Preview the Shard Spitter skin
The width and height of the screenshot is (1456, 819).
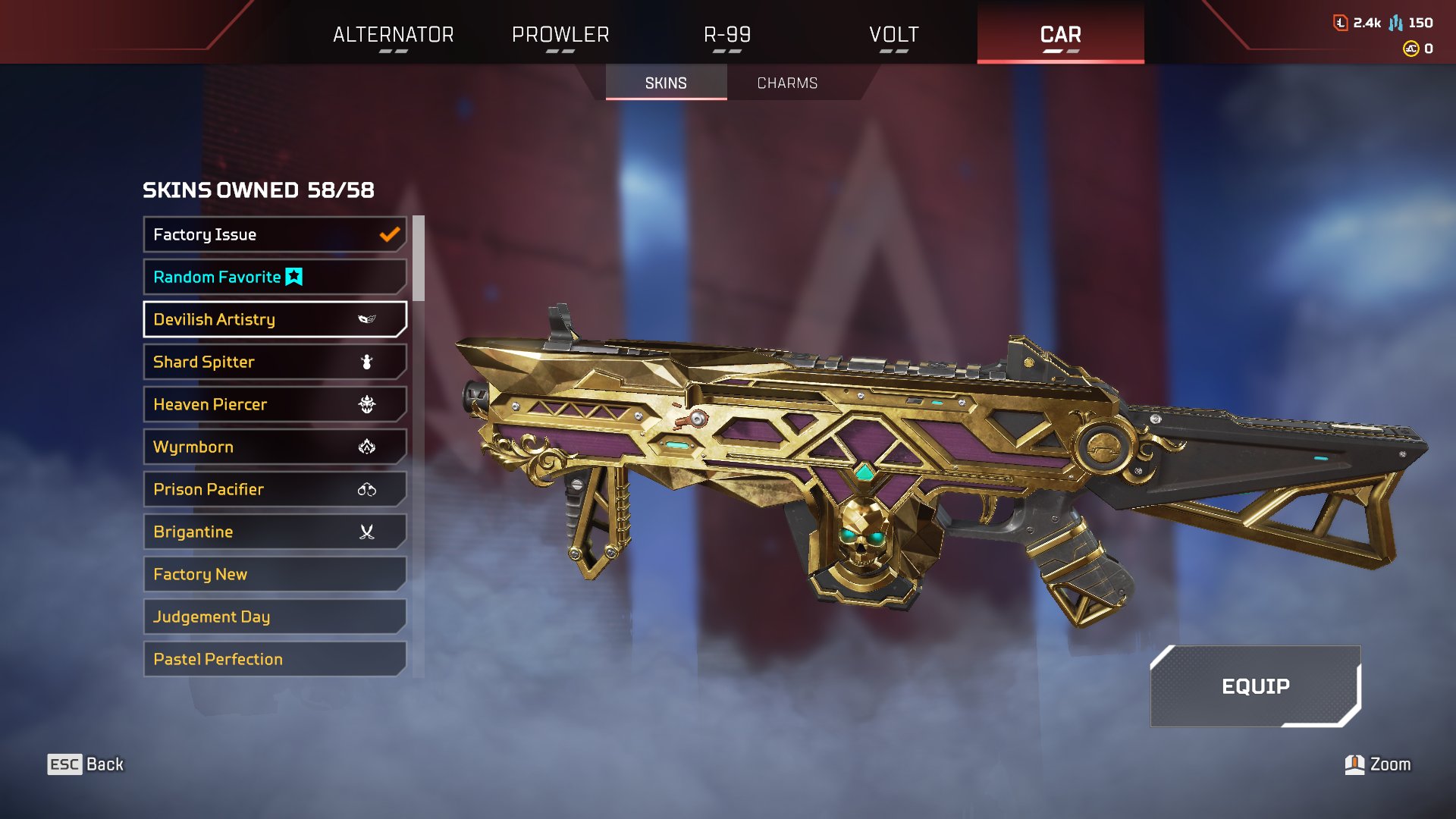coord(275,362)
